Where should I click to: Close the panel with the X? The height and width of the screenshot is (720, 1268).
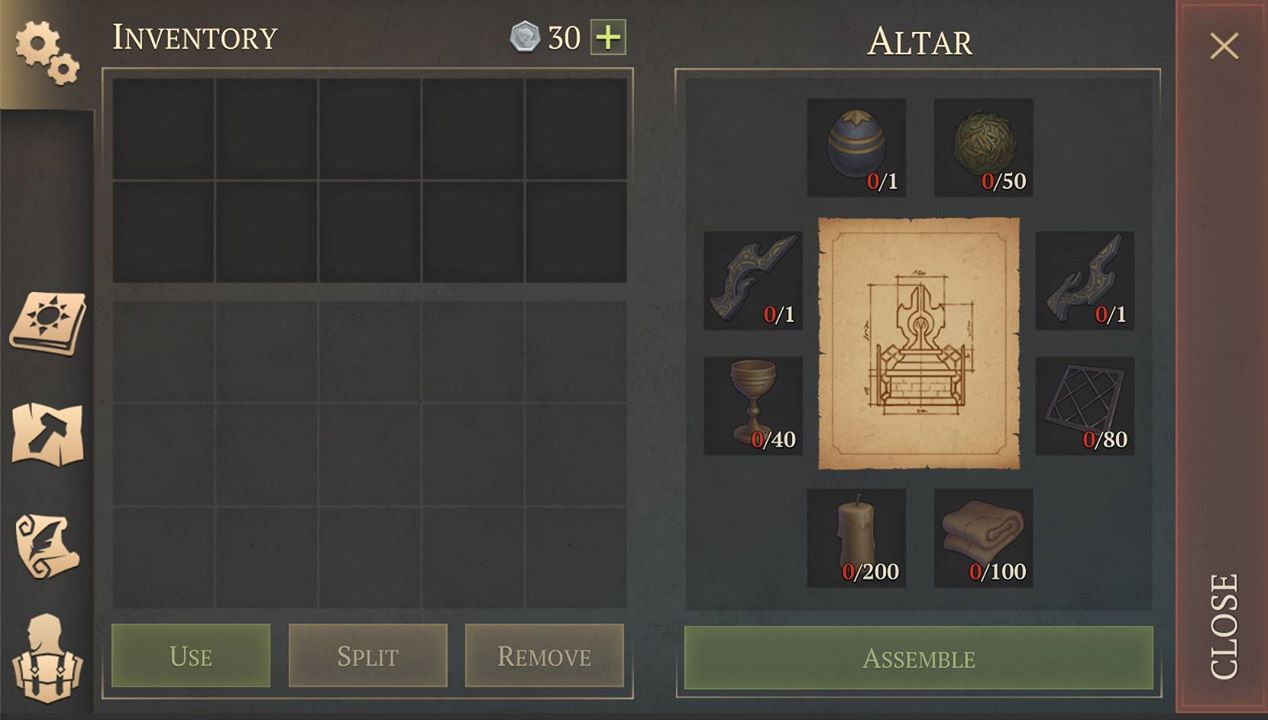pyautogui.click(x=1224, y=46)
